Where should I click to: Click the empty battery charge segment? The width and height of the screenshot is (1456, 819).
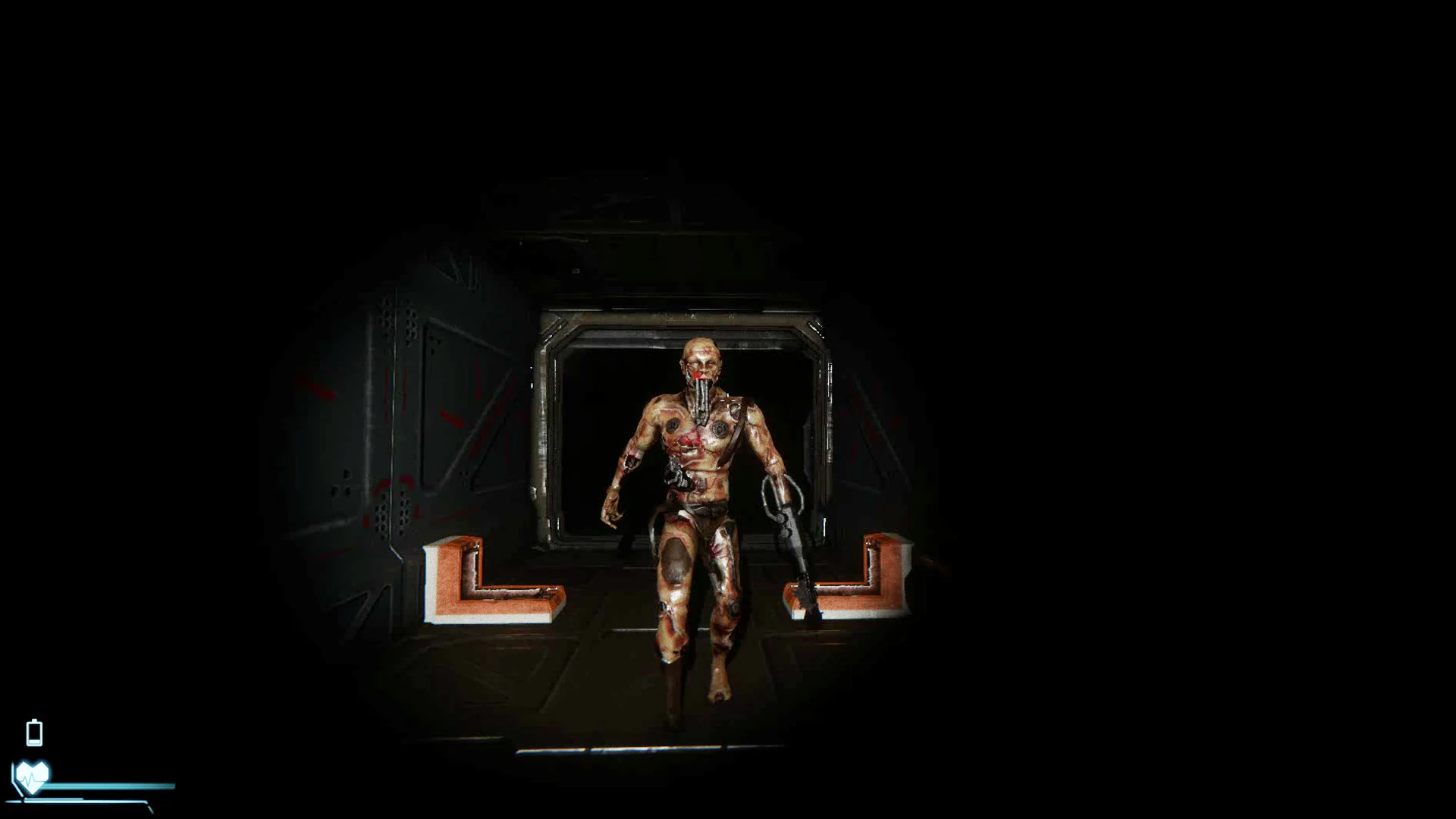point(34,730)
